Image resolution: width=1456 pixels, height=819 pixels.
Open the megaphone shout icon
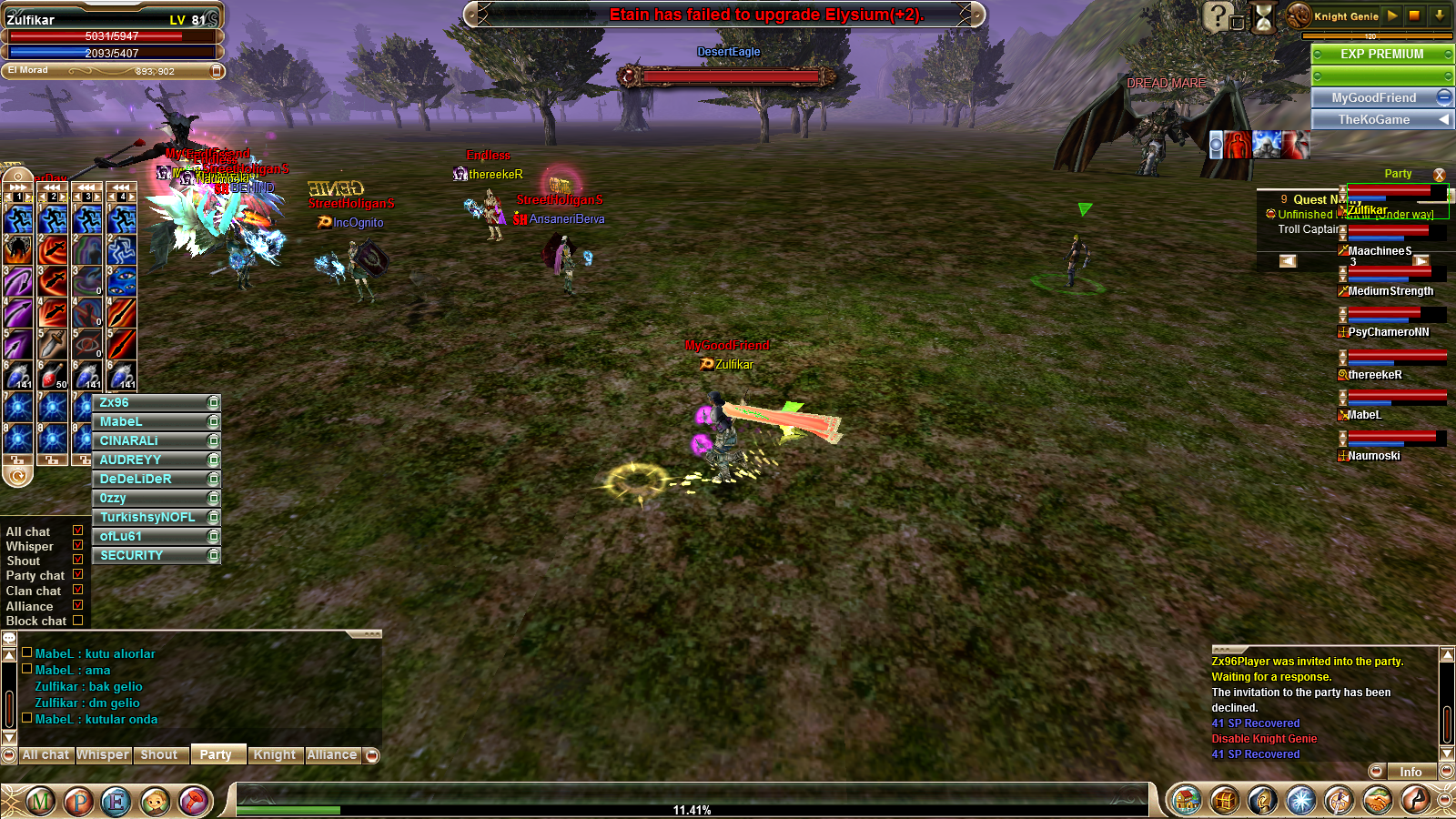(193, 801)
